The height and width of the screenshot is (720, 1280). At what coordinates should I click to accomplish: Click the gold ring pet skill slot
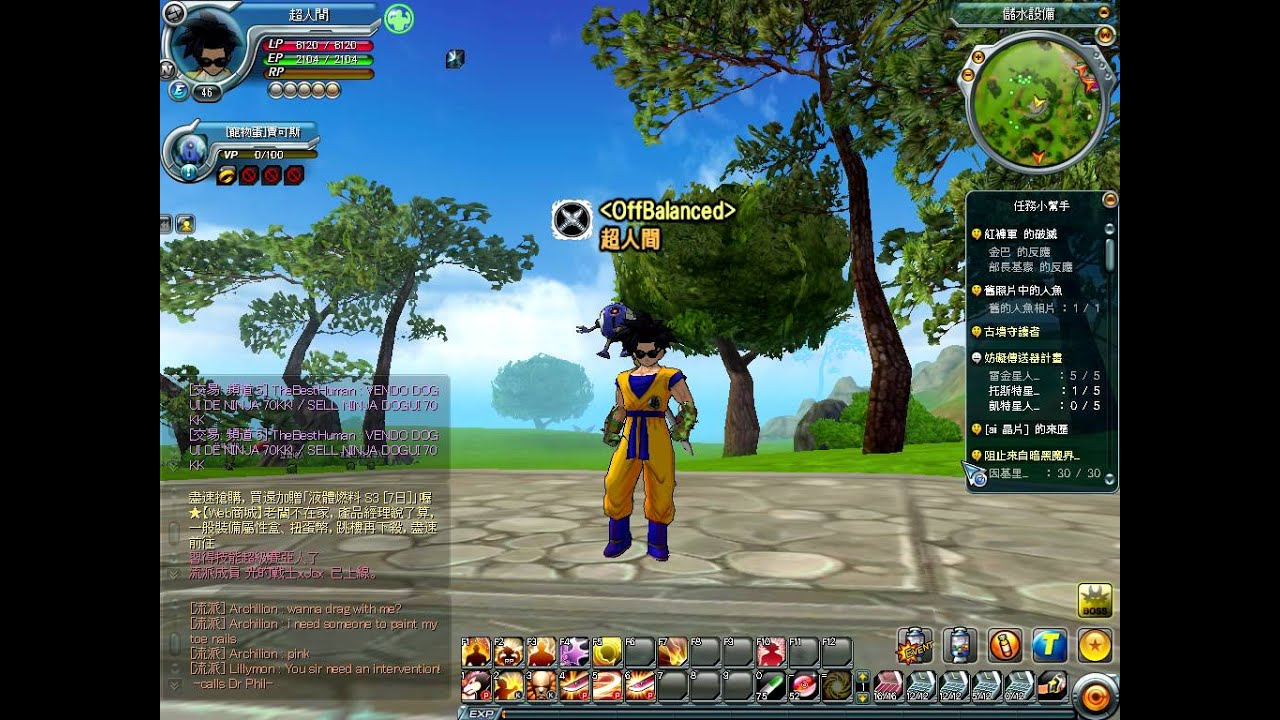(226, 176)
